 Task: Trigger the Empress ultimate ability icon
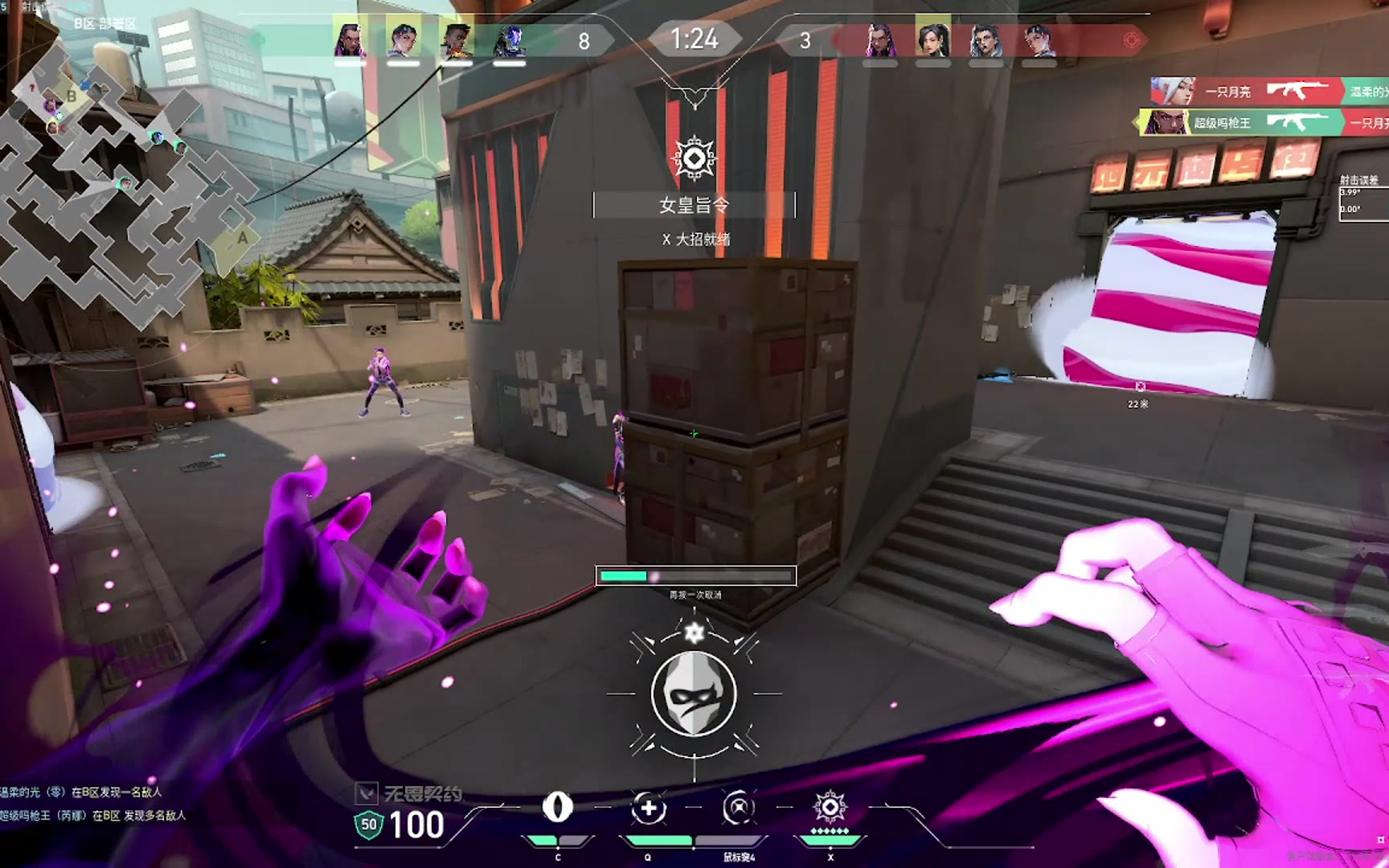(830, 806)
